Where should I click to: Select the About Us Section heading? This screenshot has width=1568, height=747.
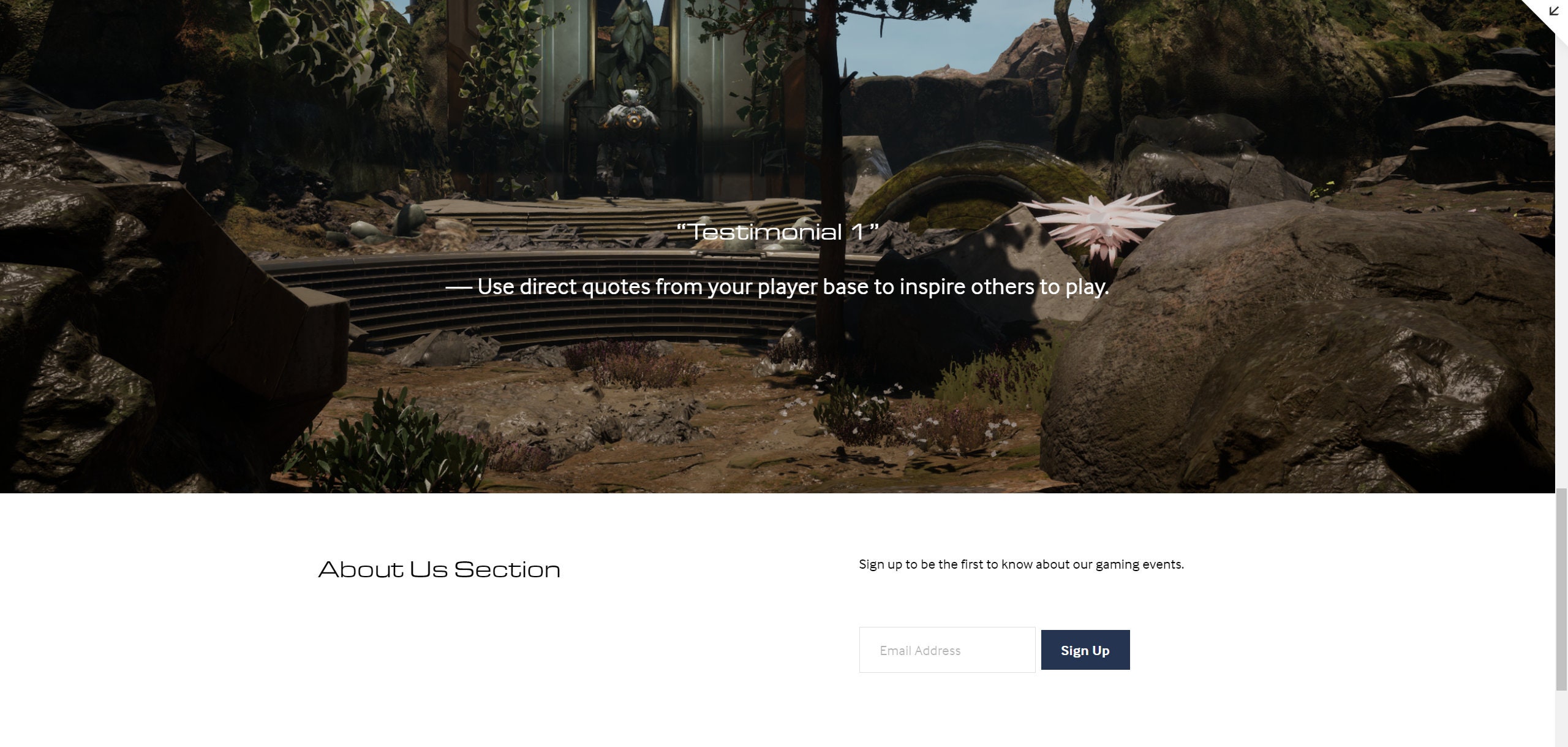[x=439, y=569]
